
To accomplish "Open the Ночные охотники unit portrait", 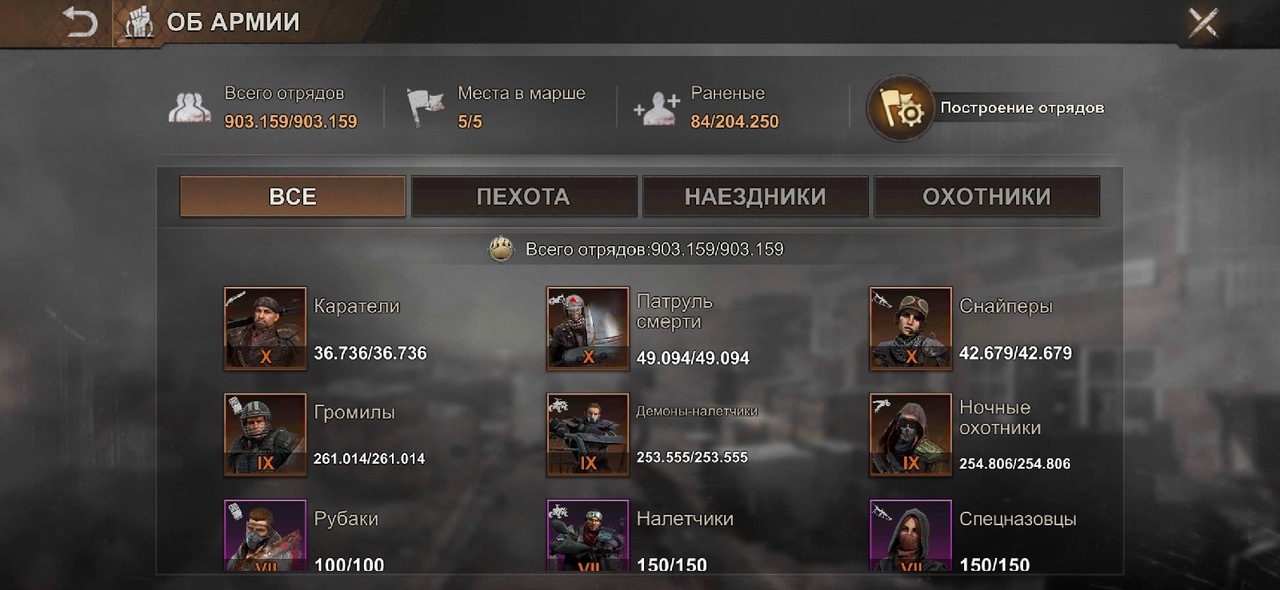I will pos(911,435).
